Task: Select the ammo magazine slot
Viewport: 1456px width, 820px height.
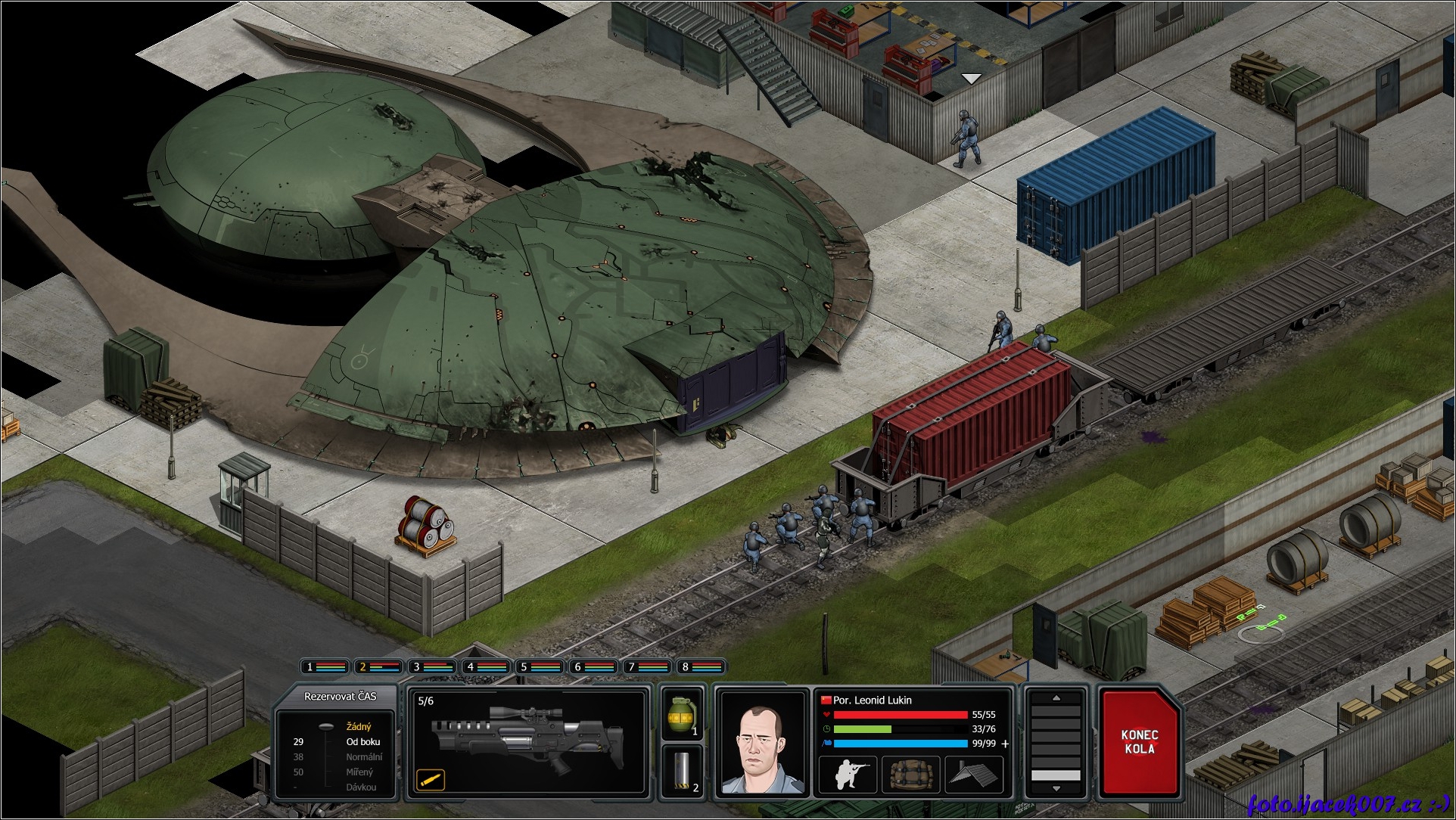Action: click(x=682, y=771)
